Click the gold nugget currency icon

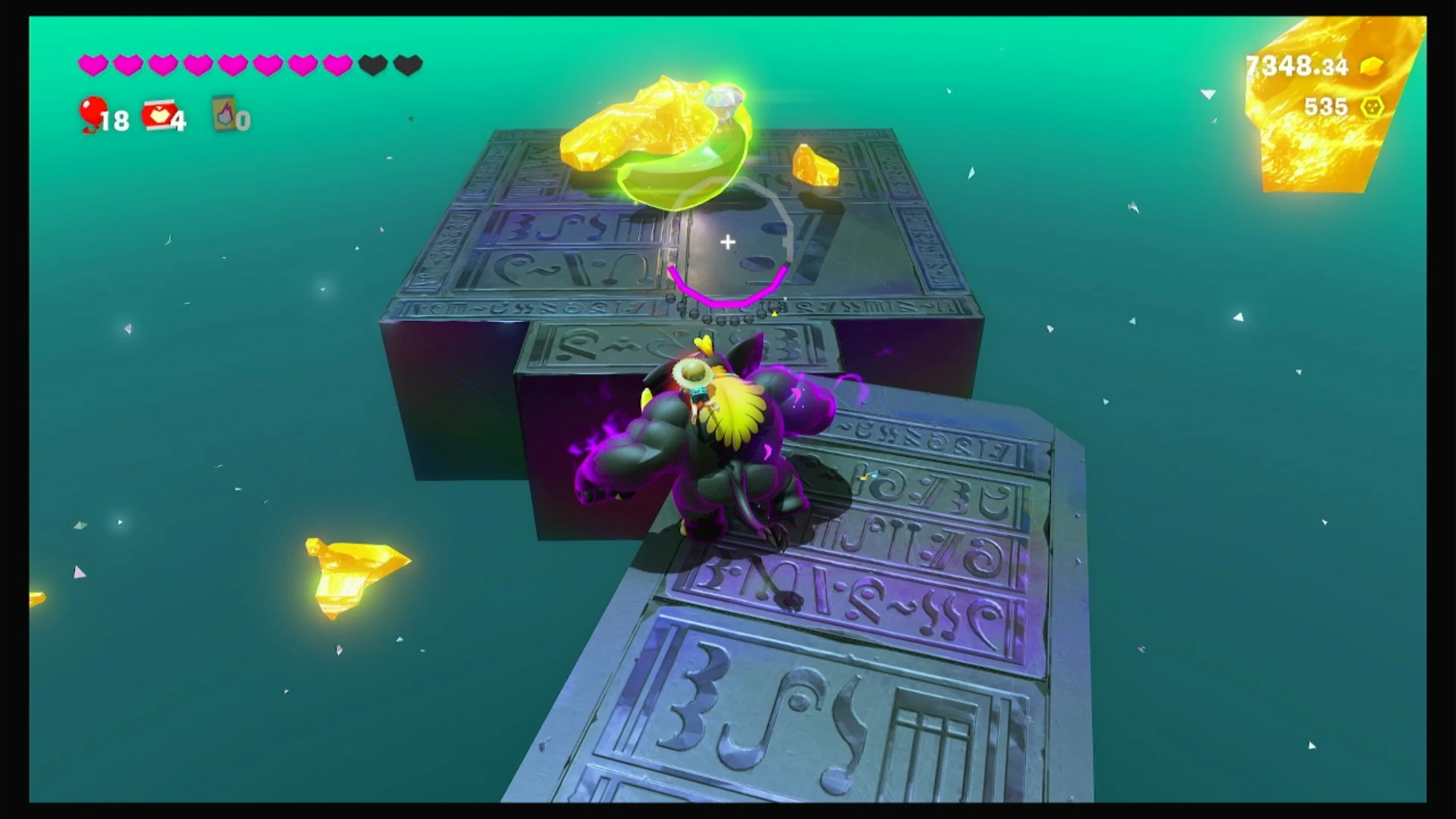pyautogui.click(x=1371, y=67)
